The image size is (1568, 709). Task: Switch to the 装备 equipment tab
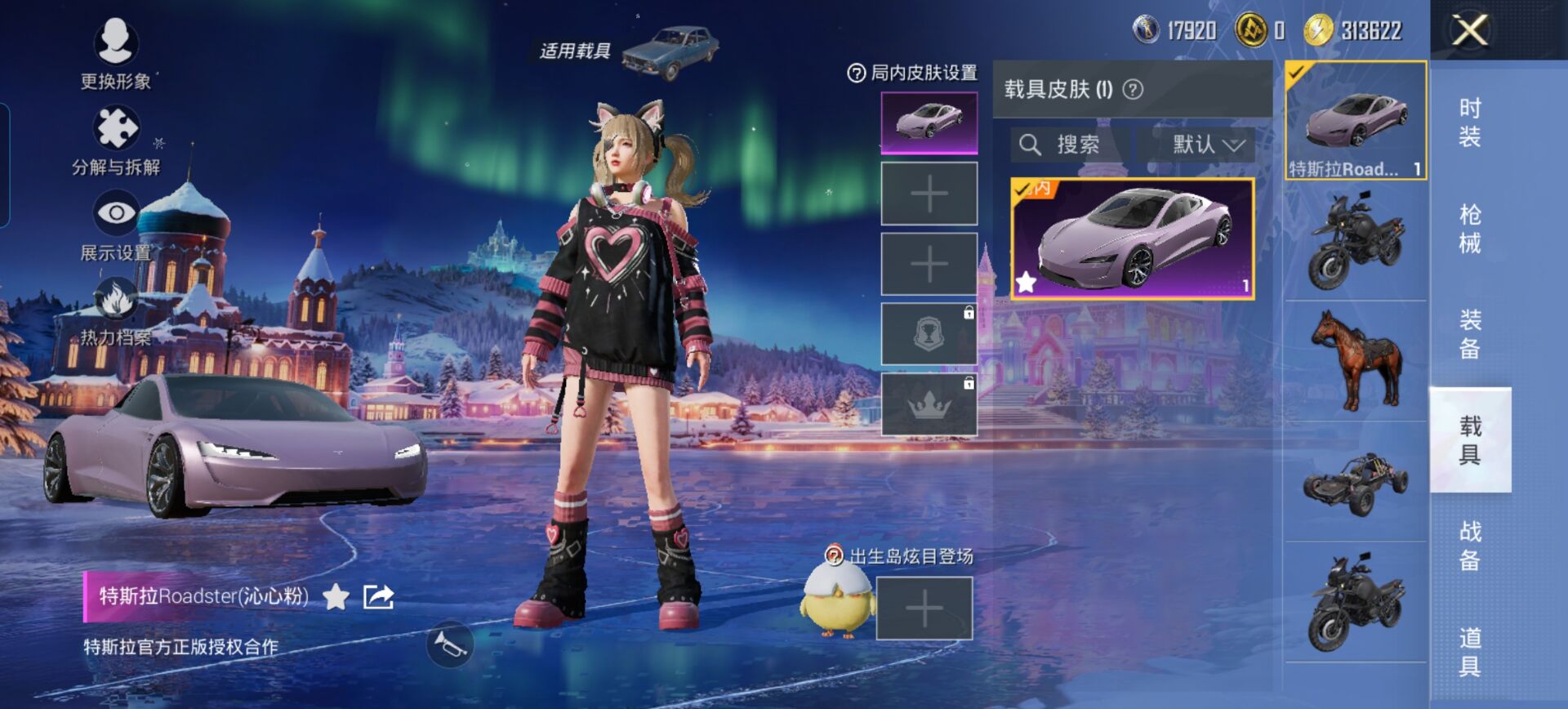[x=1470, y=334]
